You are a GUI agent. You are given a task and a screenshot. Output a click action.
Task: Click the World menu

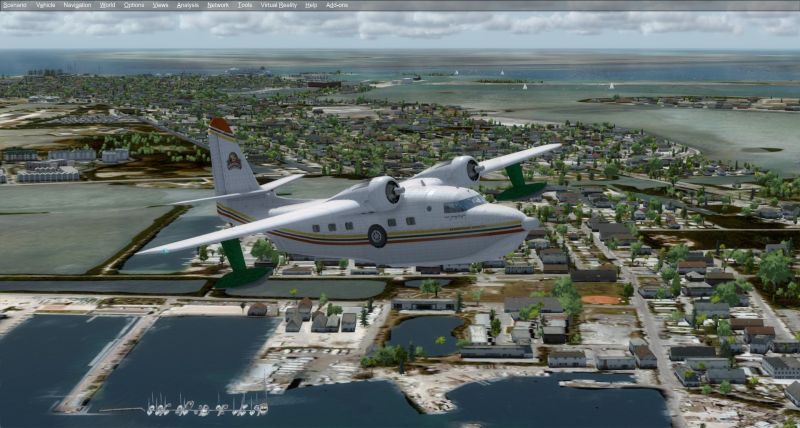pyautogui.click(x=107, y=5)
